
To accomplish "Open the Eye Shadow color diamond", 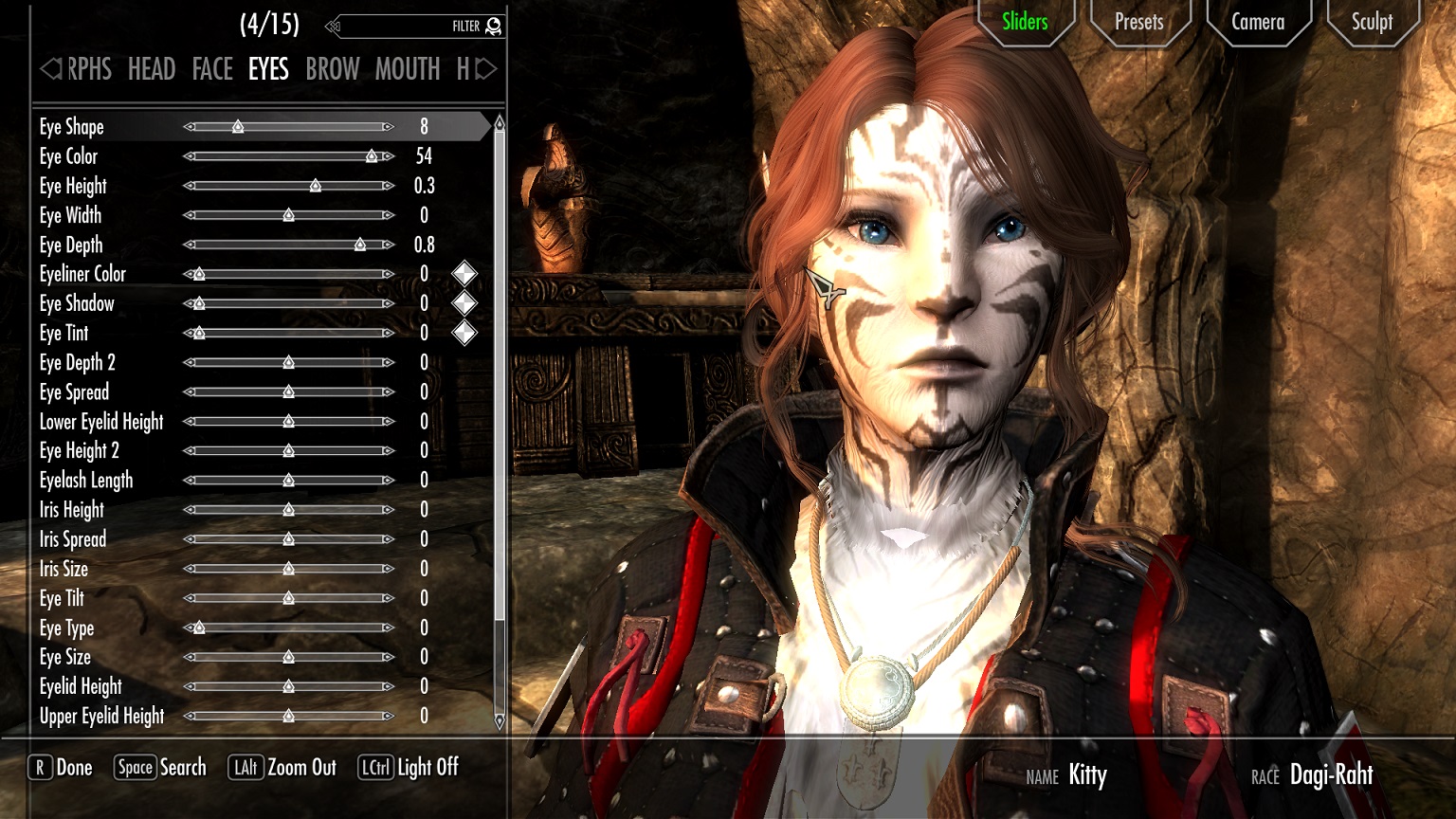I will (464, 303).
